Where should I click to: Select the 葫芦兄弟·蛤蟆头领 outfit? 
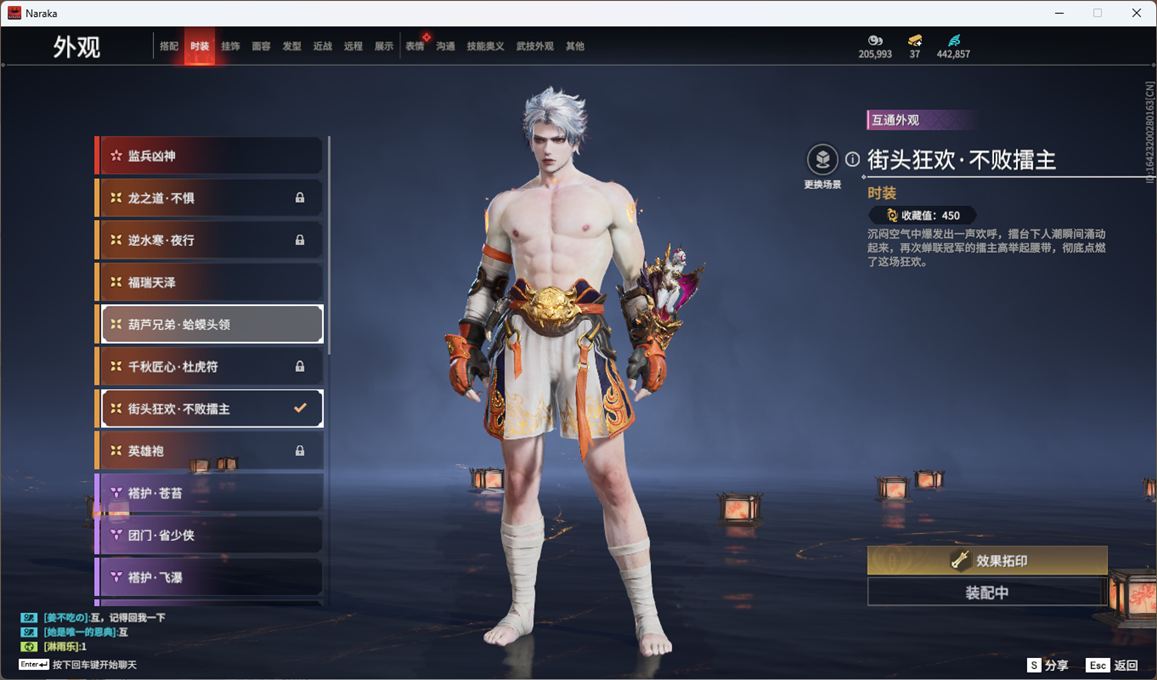[211, 325]
